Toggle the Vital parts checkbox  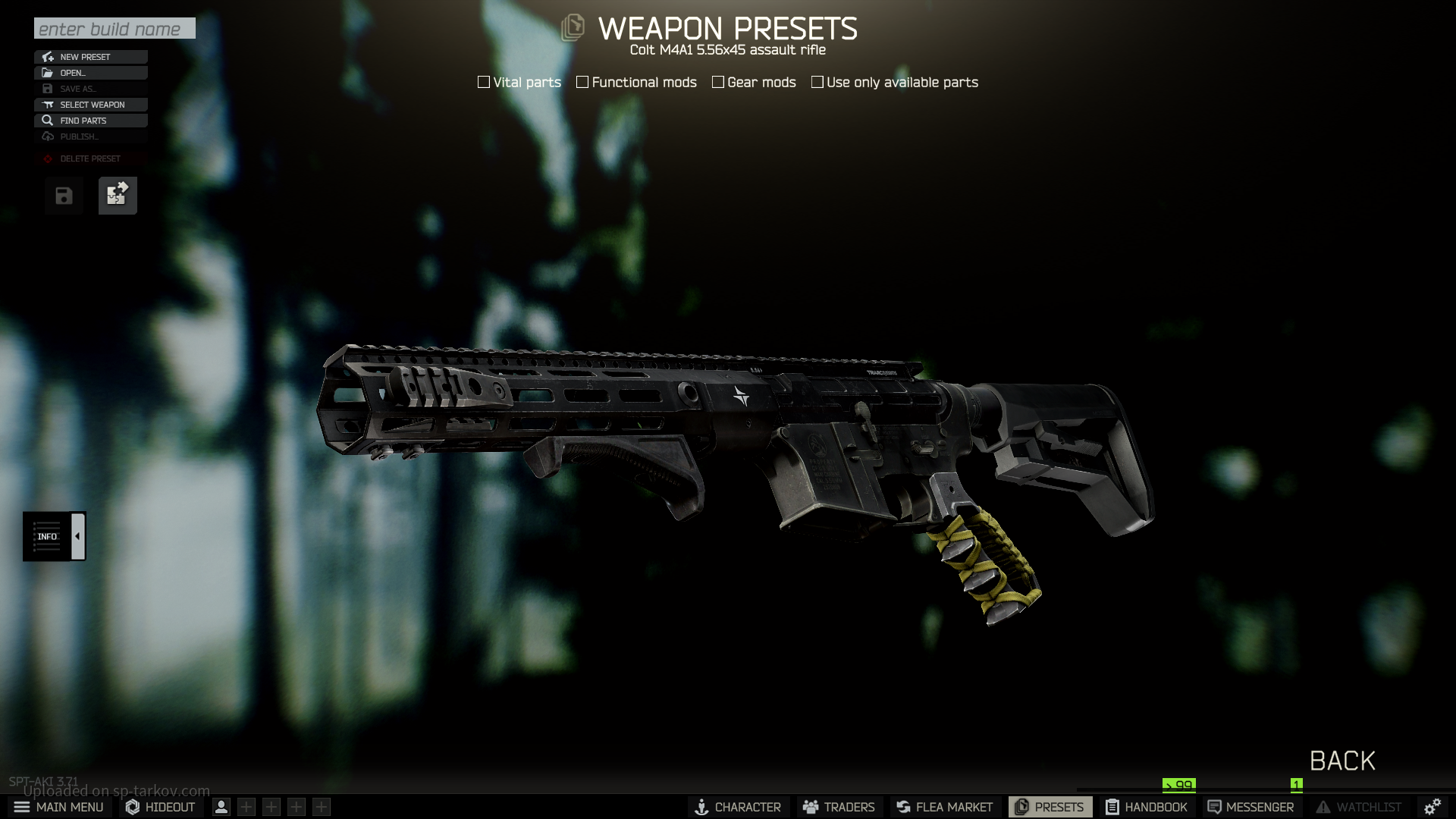484,82
